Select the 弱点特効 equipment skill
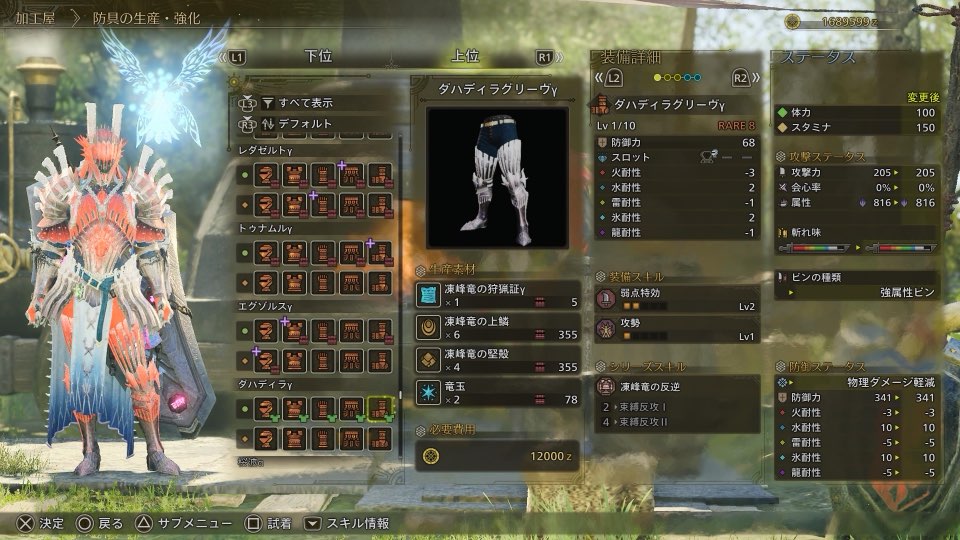 pyautogui.click(x=677, y=299)
